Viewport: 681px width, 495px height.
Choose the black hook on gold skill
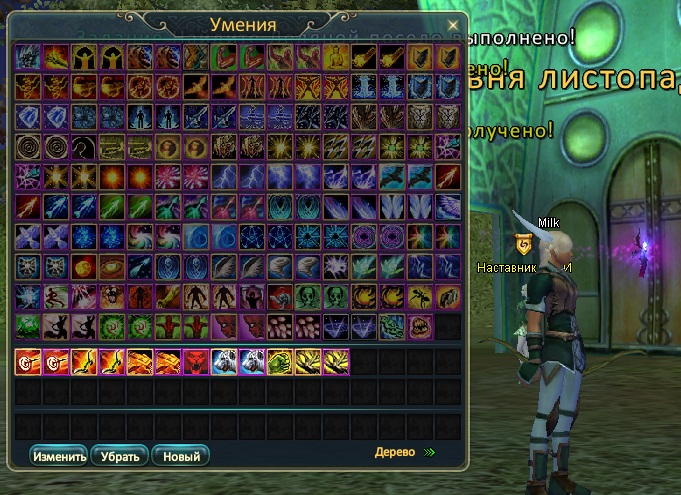pyautogui.click(x=83, y=147)
